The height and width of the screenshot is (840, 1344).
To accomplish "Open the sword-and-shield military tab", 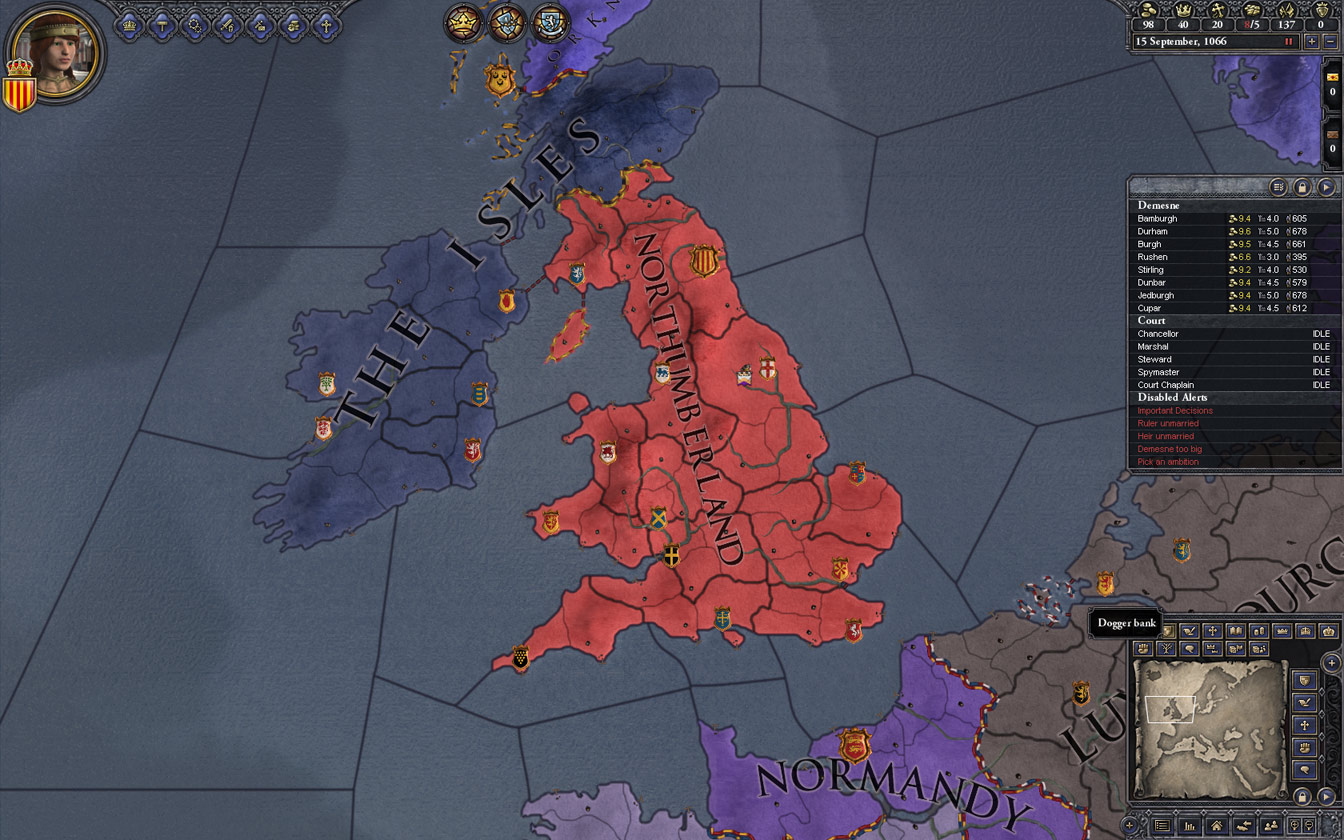I will click(x=227, y=25).
